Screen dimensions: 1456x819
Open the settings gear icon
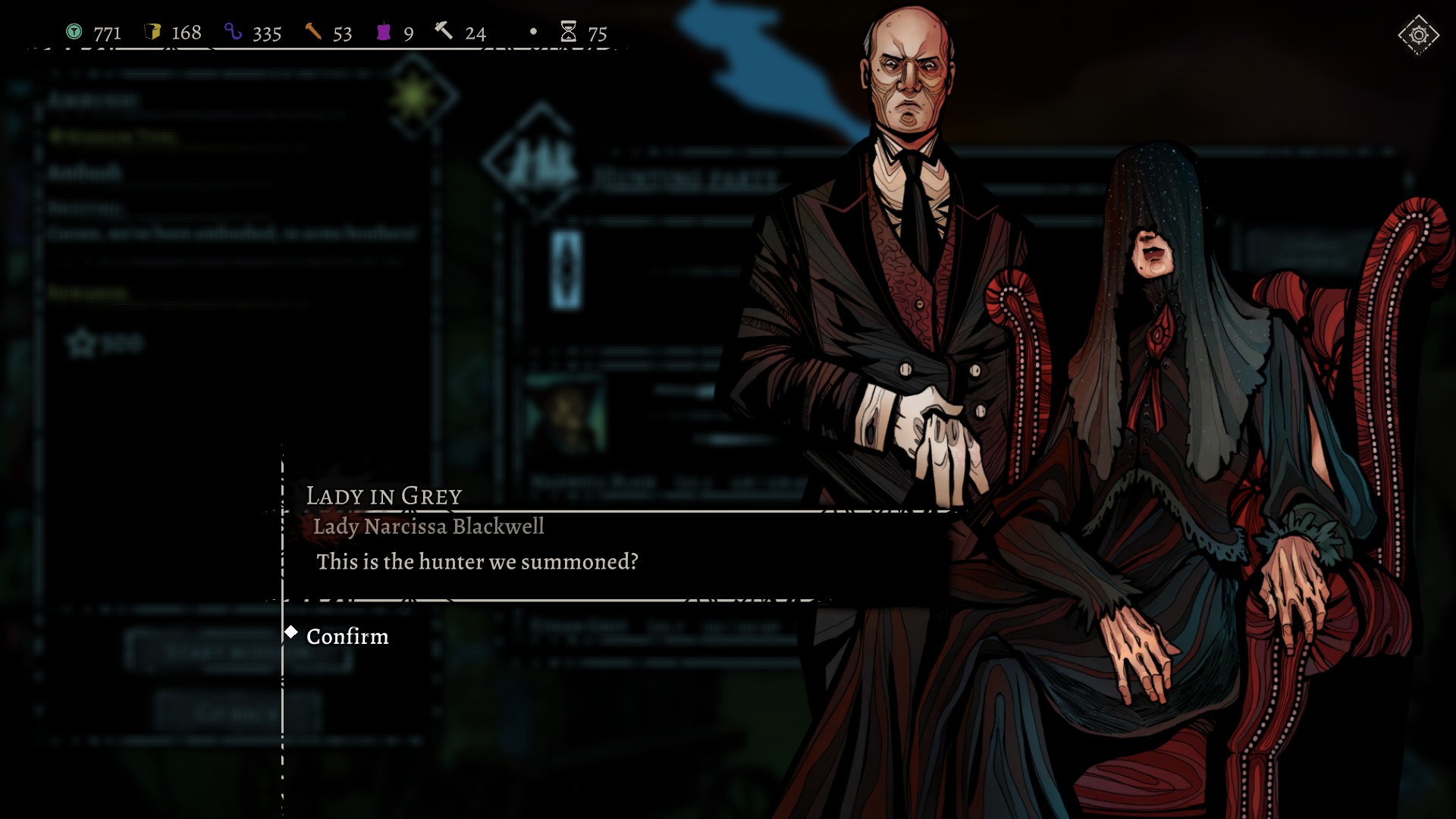(1418, 35)
